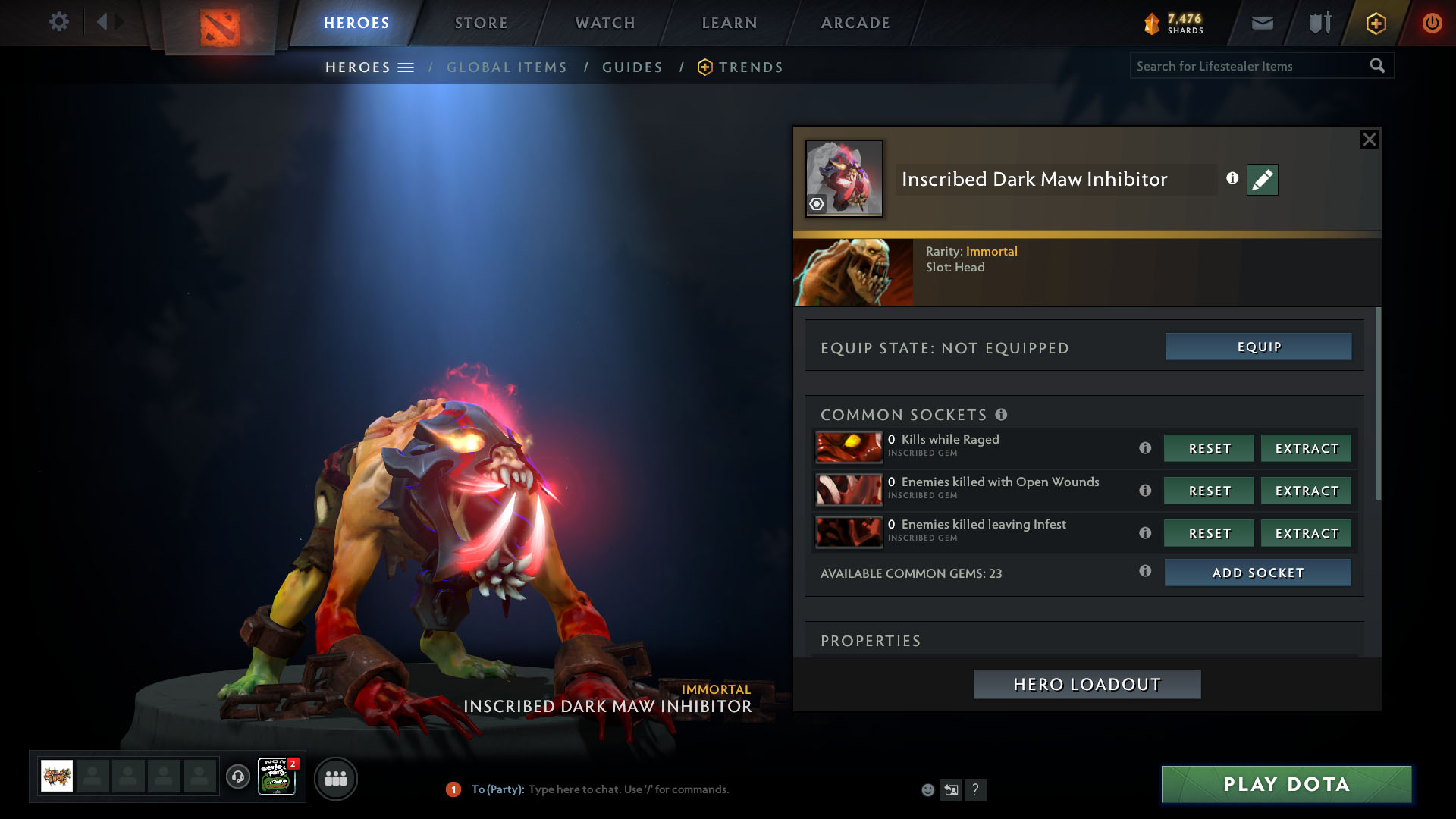The width and height of the screenshot is (1456, 819).
Task: Open the Hero Loadout
Action: (1087, 684)
